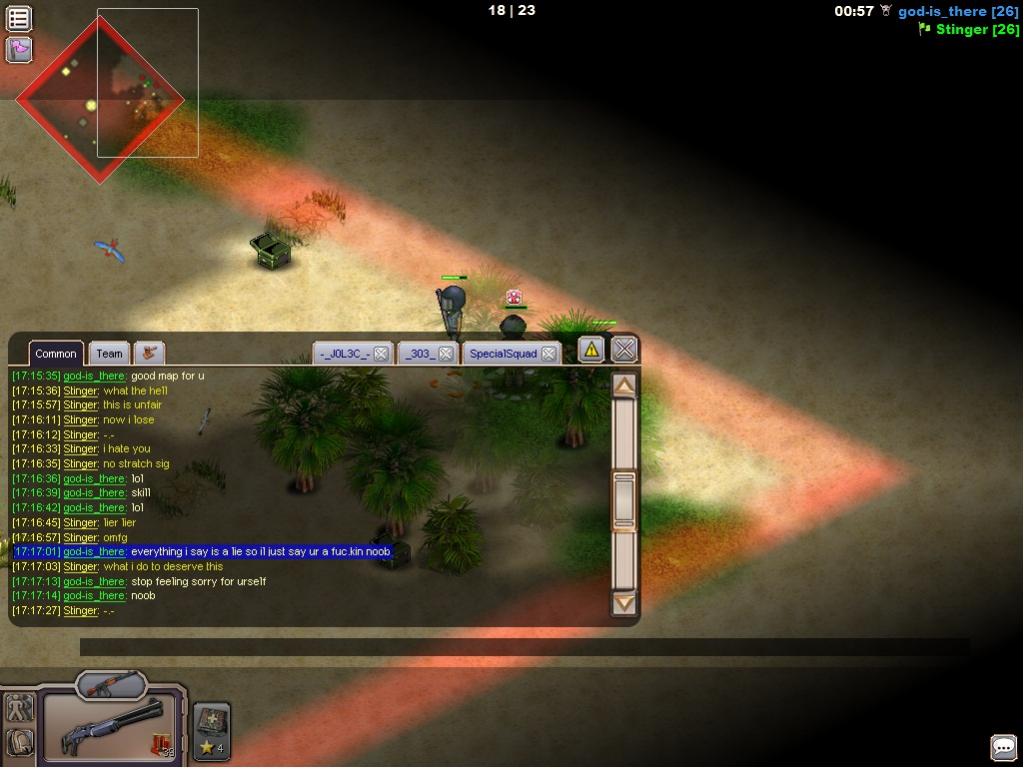Open the list menu button
The width and height of the screenshot is (1024, 769).
19,18
